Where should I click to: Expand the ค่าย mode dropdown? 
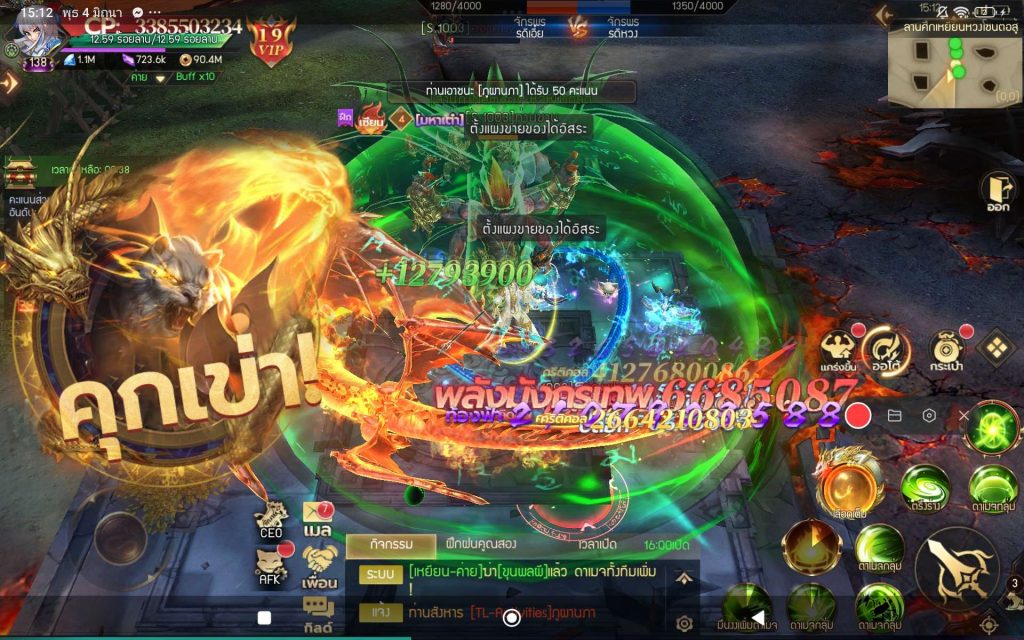pyautogui.click(x=159, y=78)
